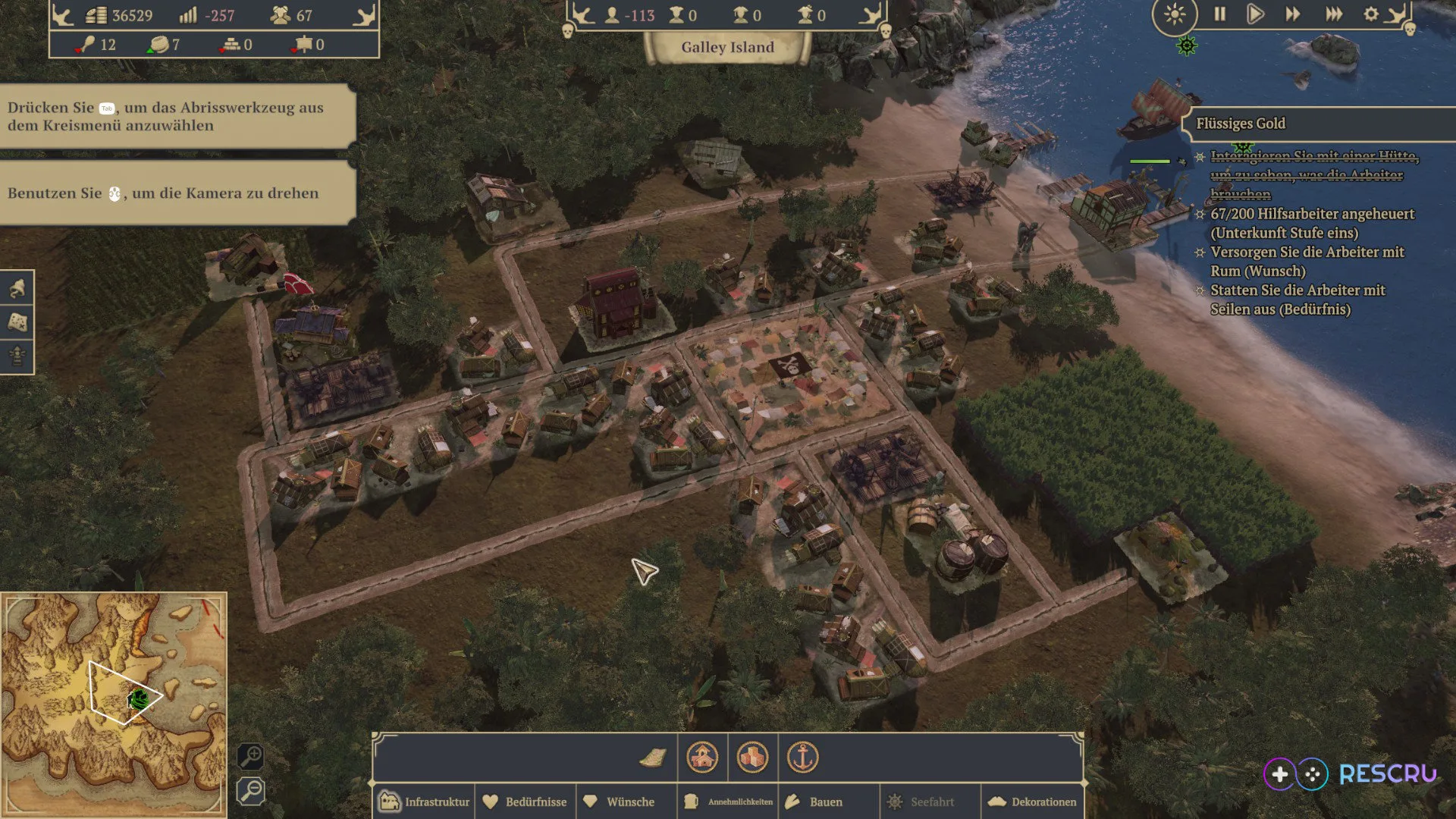Click the stacked crates icon near the anchor
The width and height of the screenshot is (1456, 819).
point(754,757)
